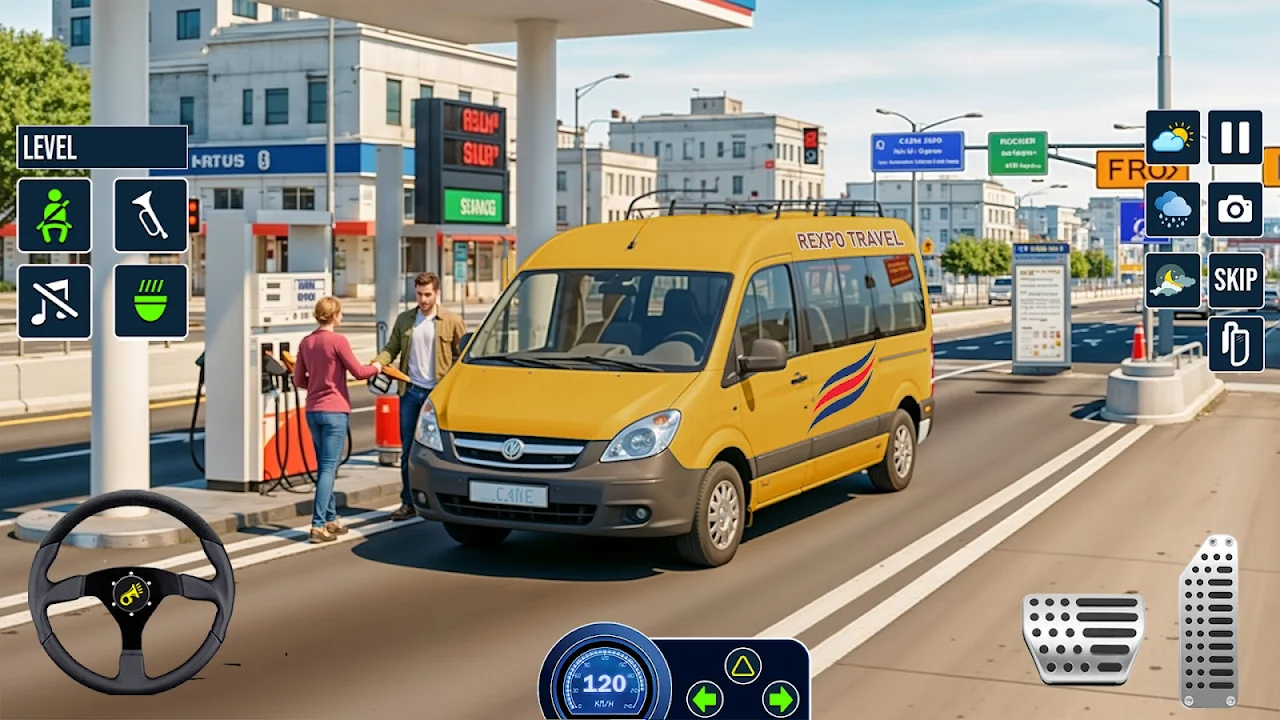Viewport: 1280px width, 720px height.
Task: Turn on the hazard triangle lights
Action: click(x=742, y=666)
